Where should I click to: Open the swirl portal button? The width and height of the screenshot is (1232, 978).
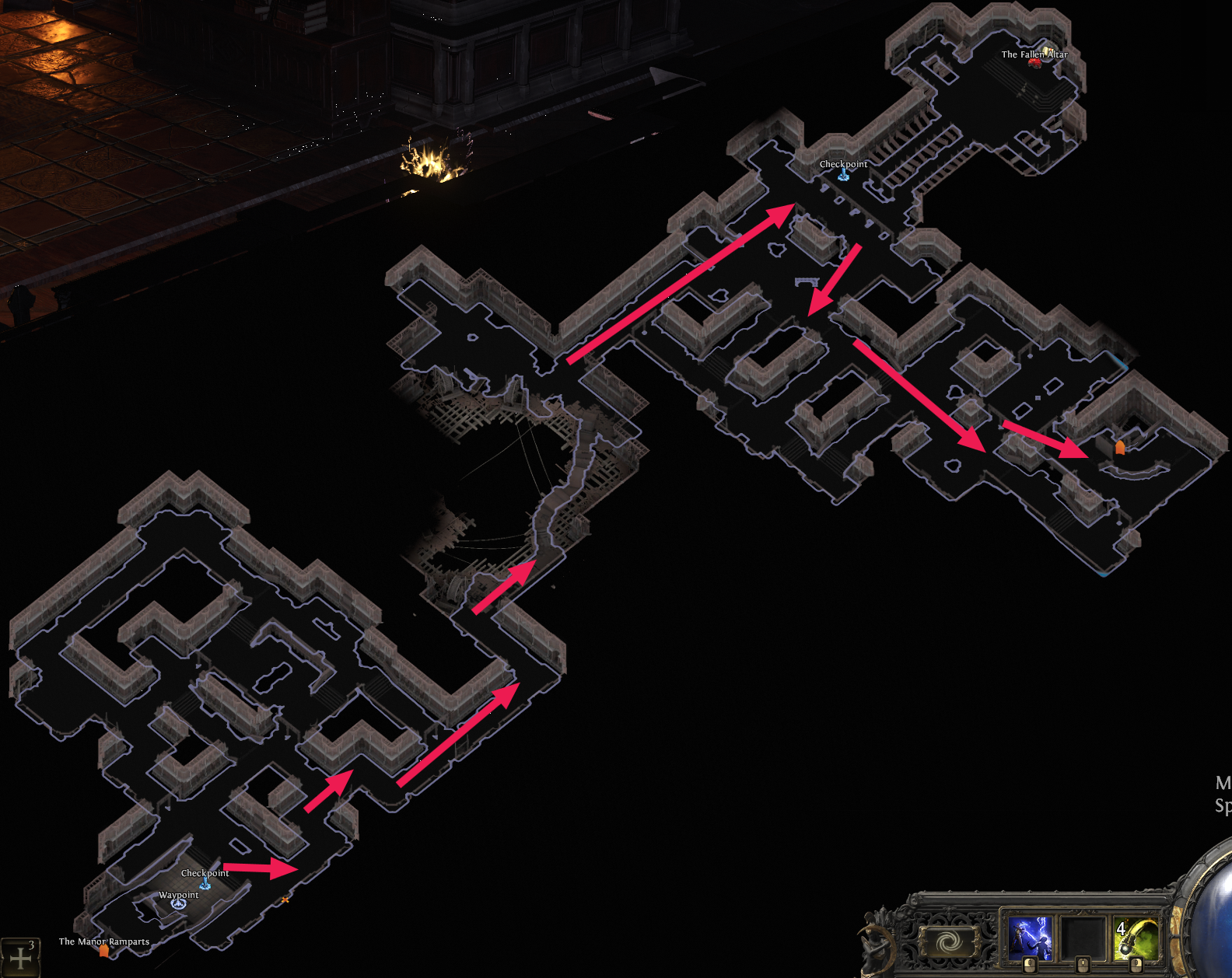tap(947, 942)
